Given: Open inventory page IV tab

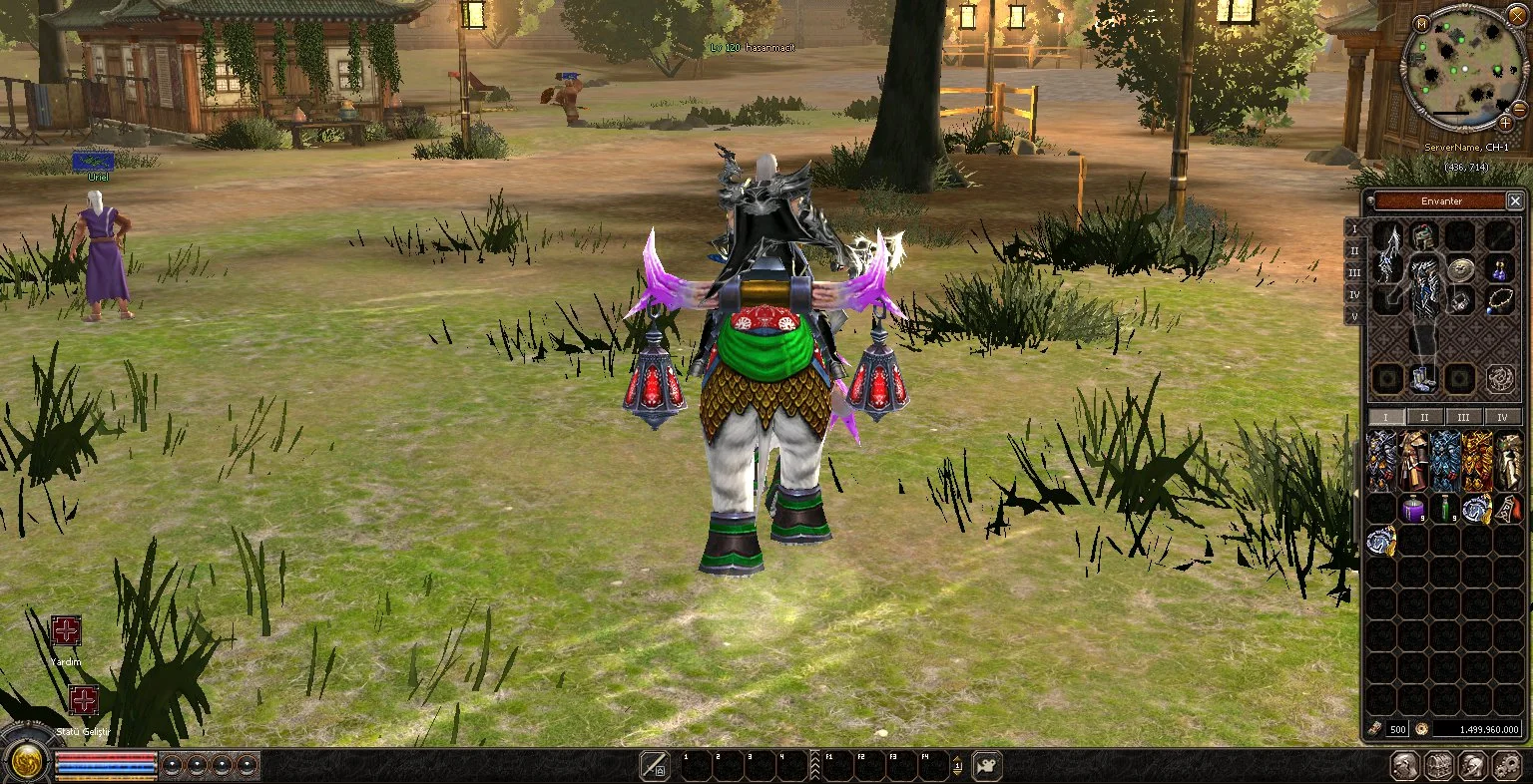Looking at the screenshot, I should (1502, 417).
